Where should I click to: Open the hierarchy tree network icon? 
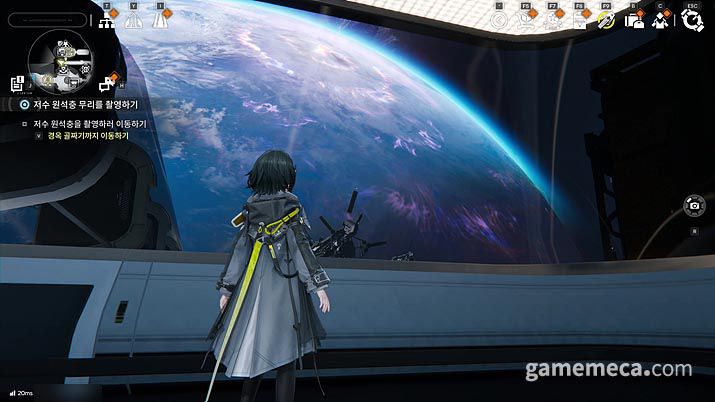pyautogui.click(x=107, y=19)
